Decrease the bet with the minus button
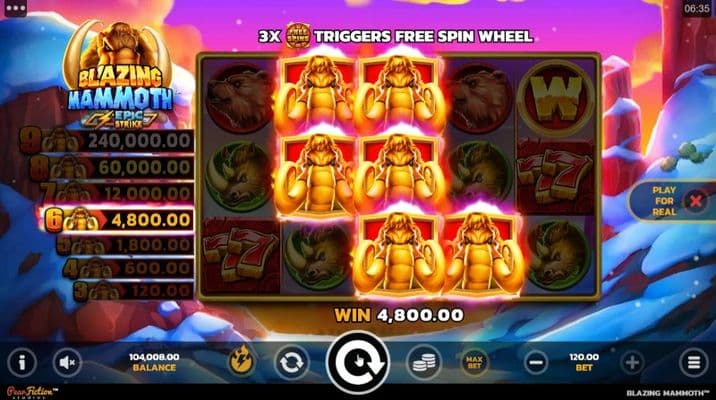The image size is (716, 400). point(535,361)
